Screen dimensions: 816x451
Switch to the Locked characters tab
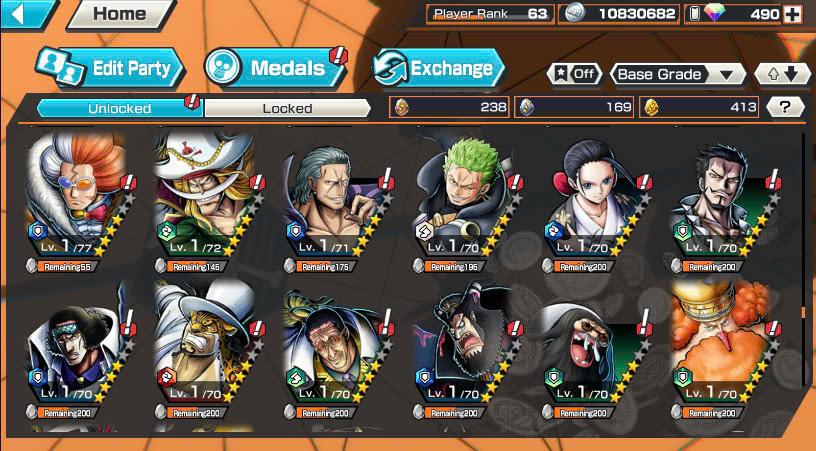click(287, 108)
